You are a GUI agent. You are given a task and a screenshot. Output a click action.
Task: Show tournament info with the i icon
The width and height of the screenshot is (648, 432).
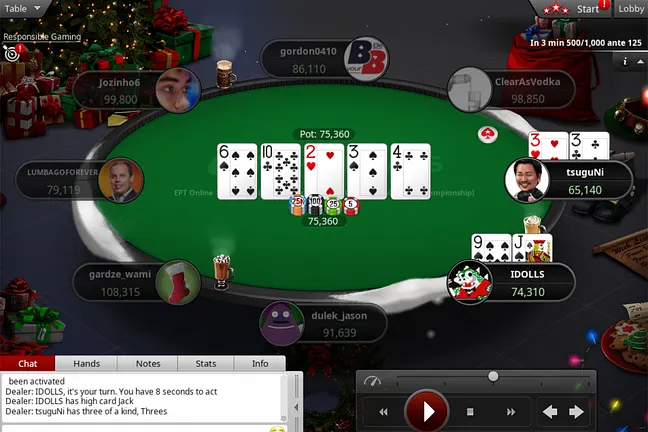coord(625,61)
